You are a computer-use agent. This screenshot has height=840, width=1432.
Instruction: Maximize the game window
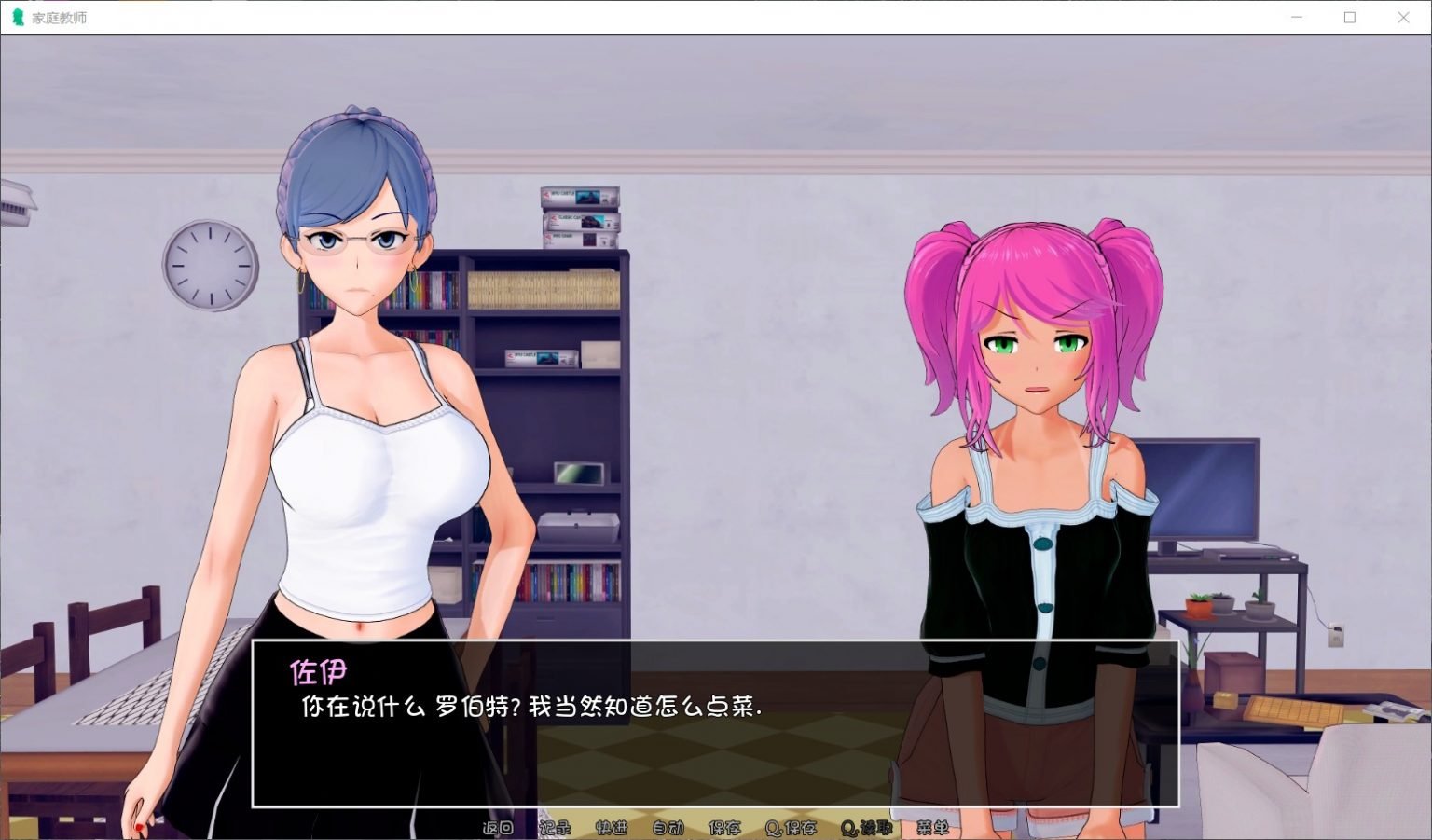tap(1349, 17)
